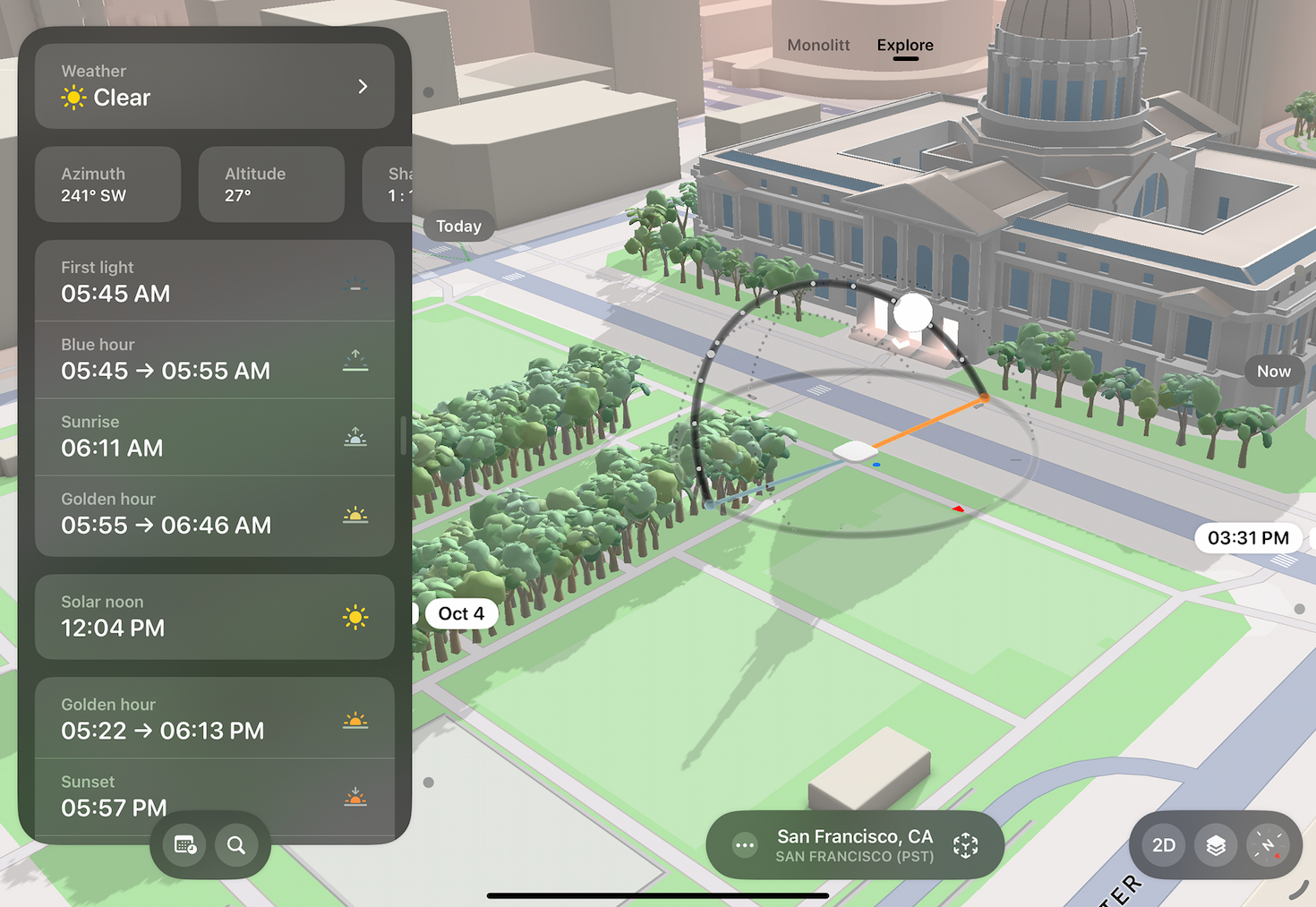Expand location options via ellipsis menu
Screen dimensions: 1316x907
pyautogui.click(x=744, y=844)
